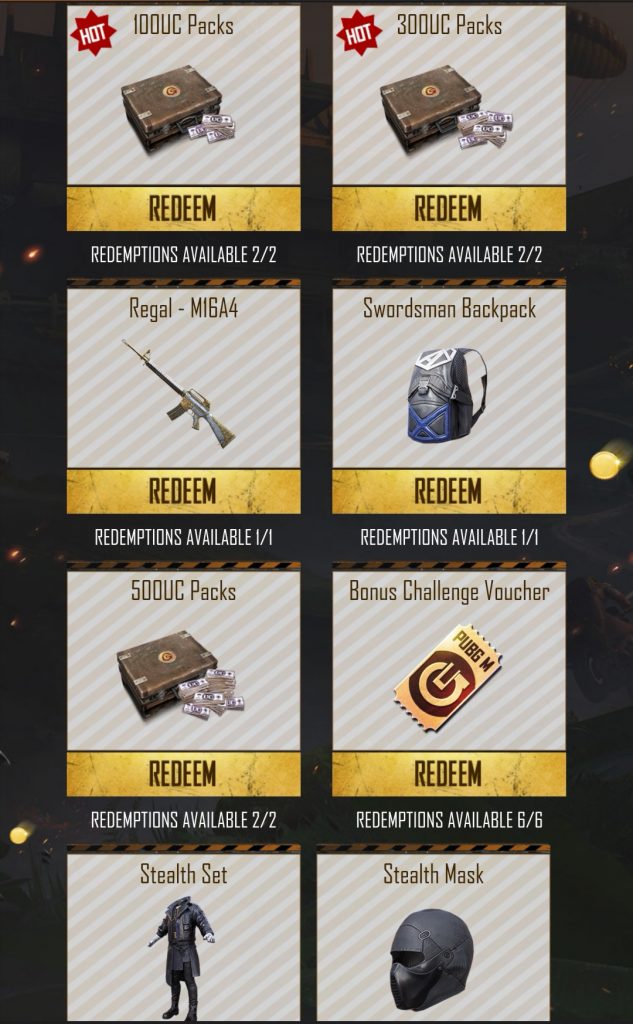
Task: Redeem the Regal - M16A4 skin
Action: (x=183, y=491)
